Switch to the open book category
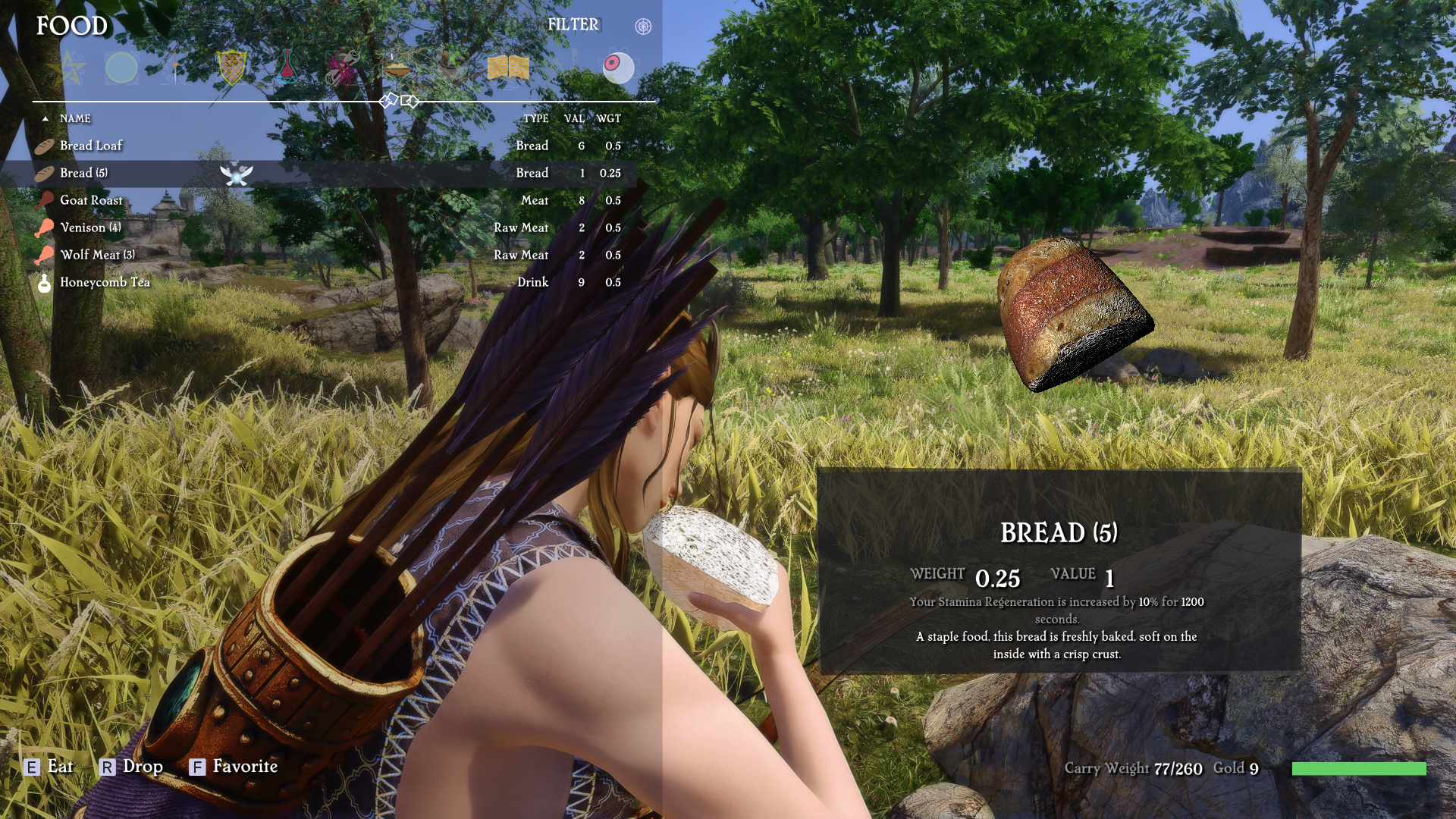The height and width of the screenshot is (819, 1456). [x=508, y=68]
